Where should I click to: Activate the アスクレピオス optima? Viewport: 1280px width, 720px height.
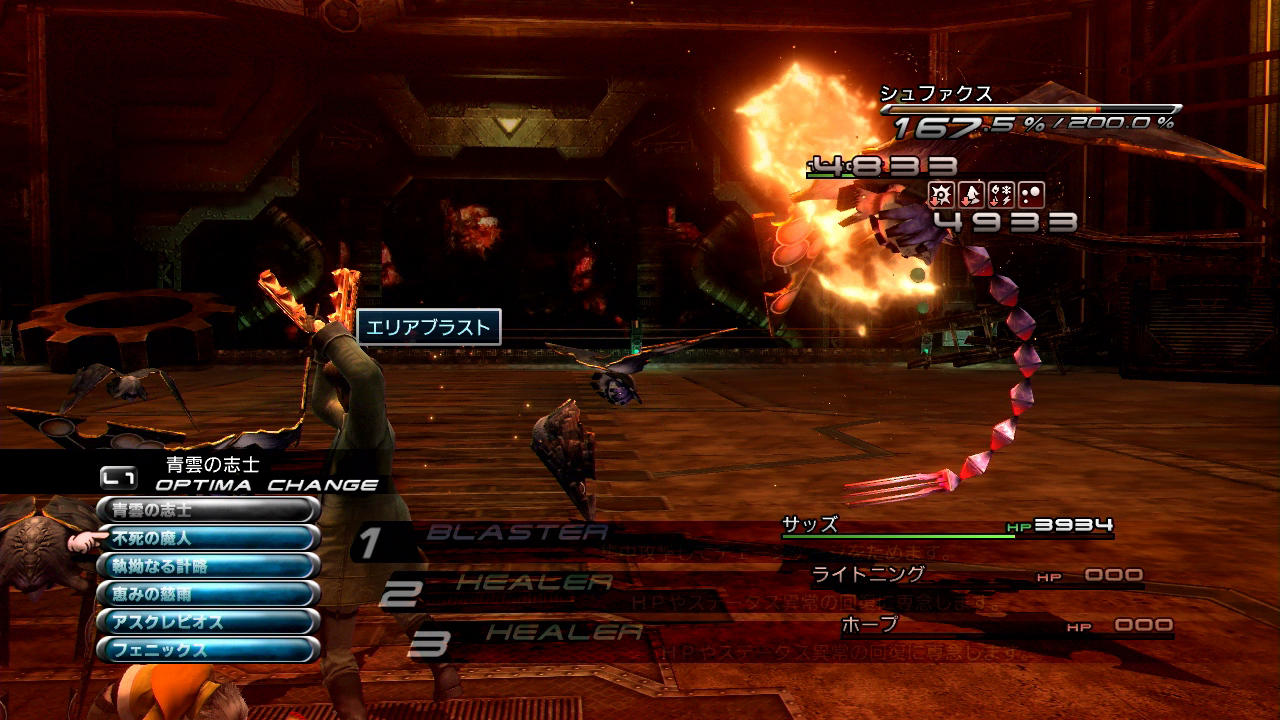click(208, 622)
